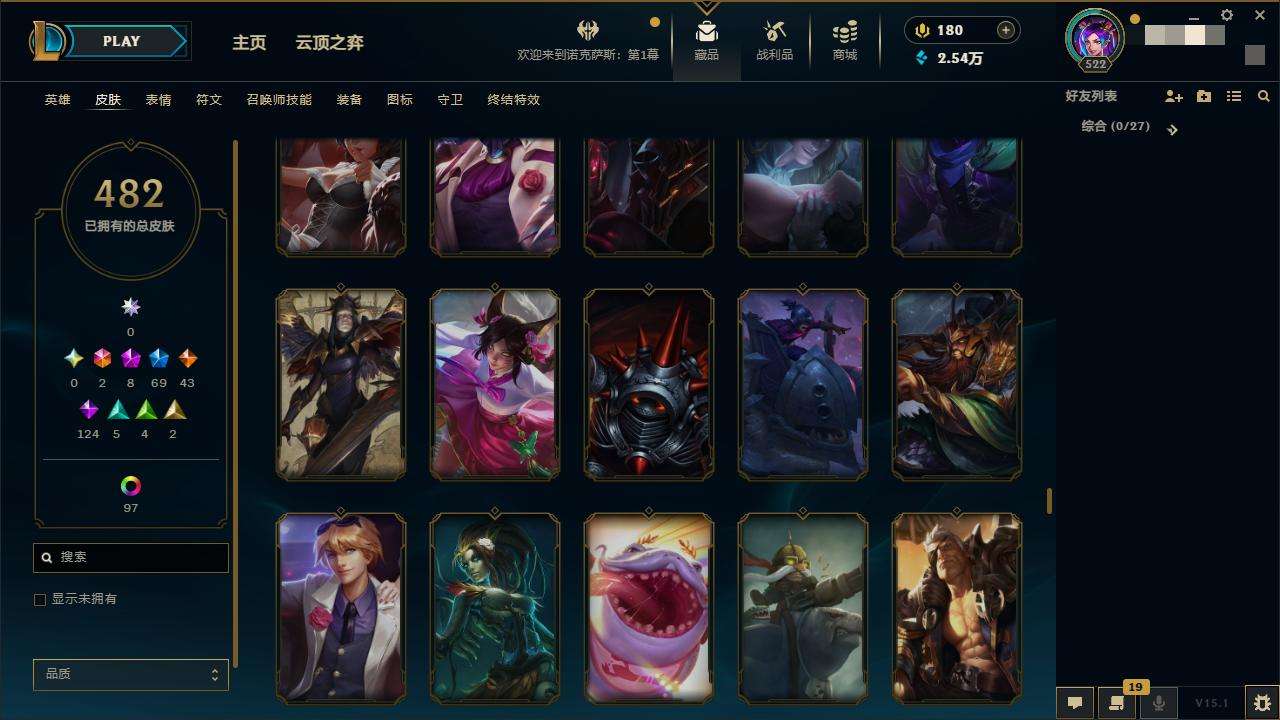The width and height of the screenshot is (1280, 720).
Task: Choose the blond white-suit skin card
Action: pos(341,607)
